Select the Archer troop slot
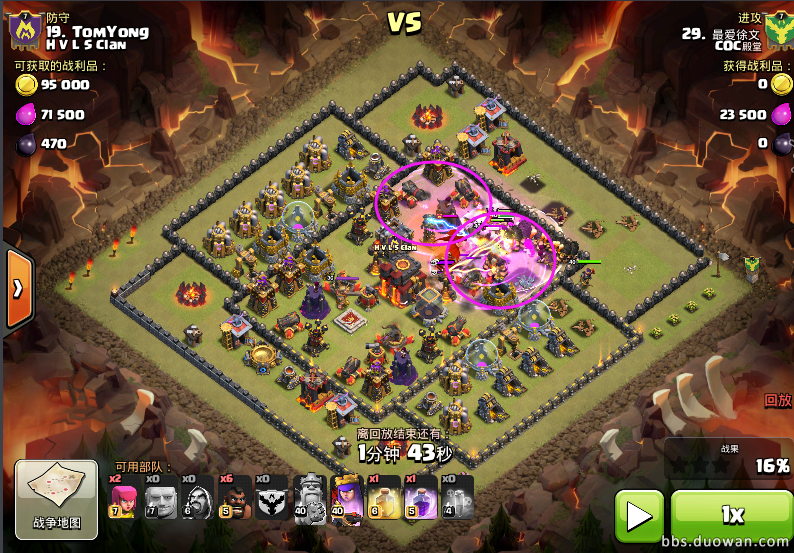 click(x=123, y=499)
